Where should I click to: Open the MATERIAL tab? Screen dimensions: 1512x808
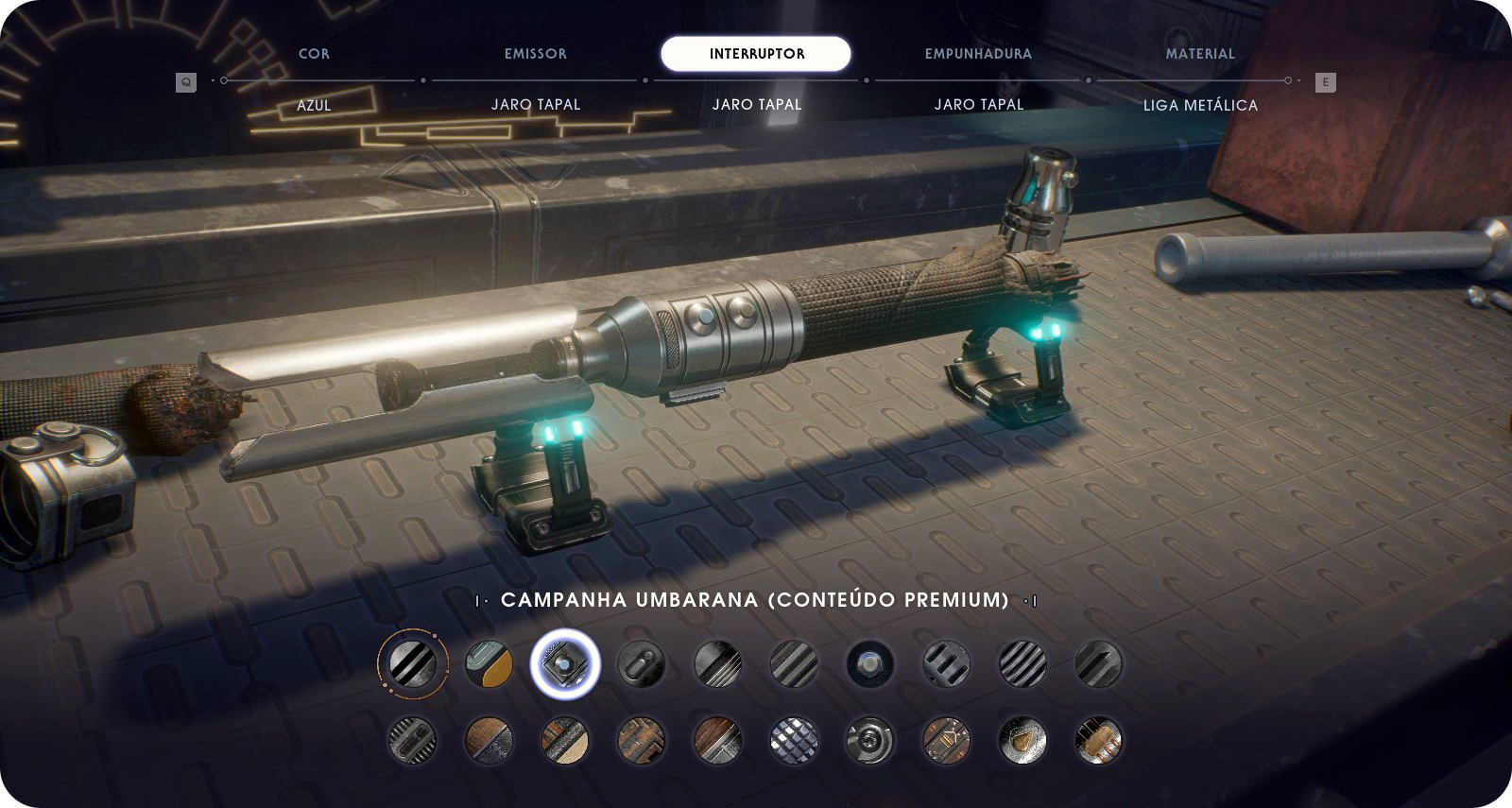[1200, 54]
